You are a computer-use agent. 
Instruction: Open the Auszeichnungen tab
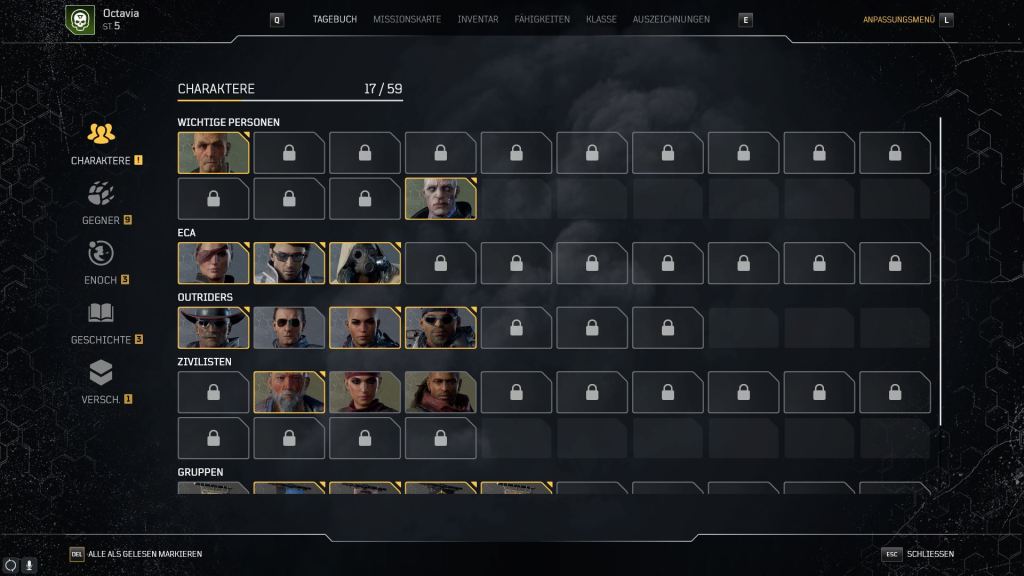[671, 19]
